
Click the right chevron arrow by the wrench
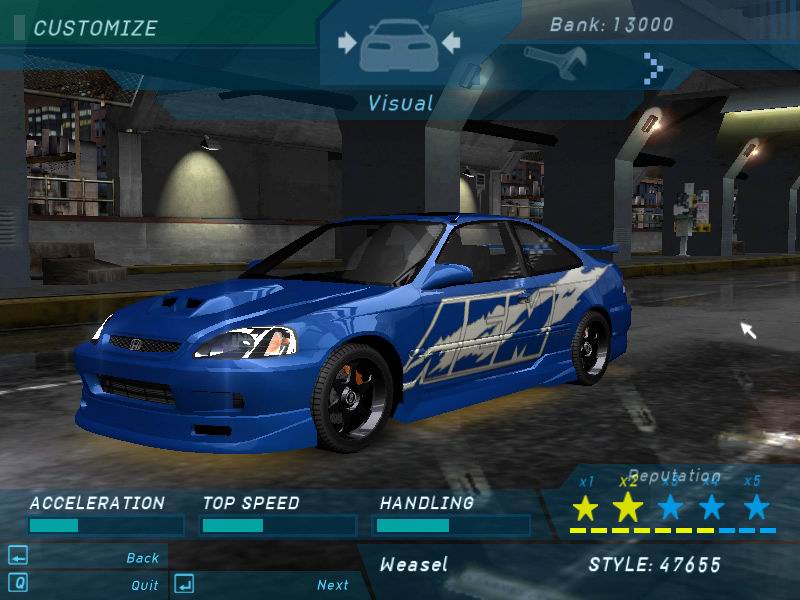[655, 68]
